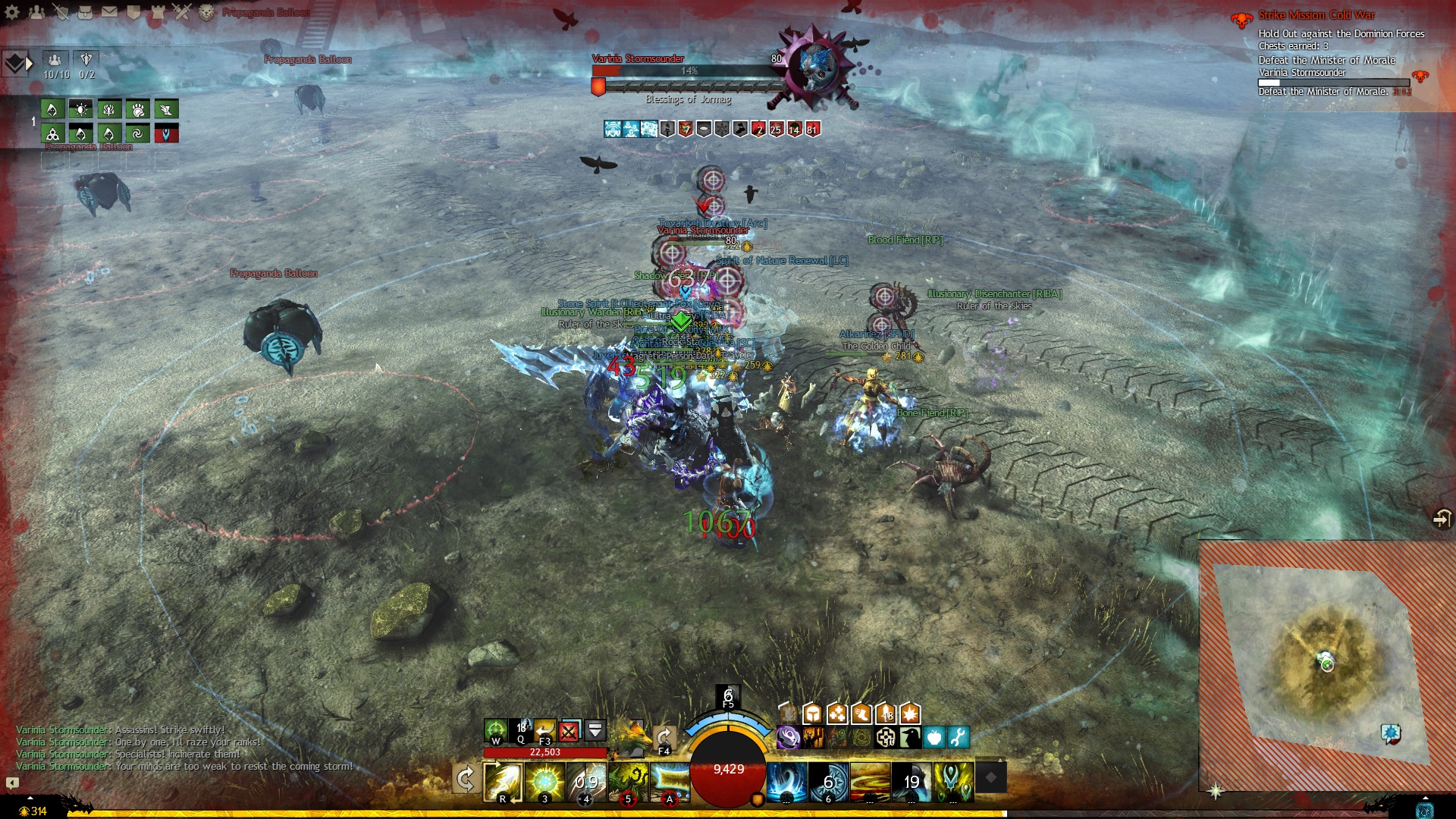
Task: Open the inventory bag icon
Action: pyautogui.click(x=85, y=11)
